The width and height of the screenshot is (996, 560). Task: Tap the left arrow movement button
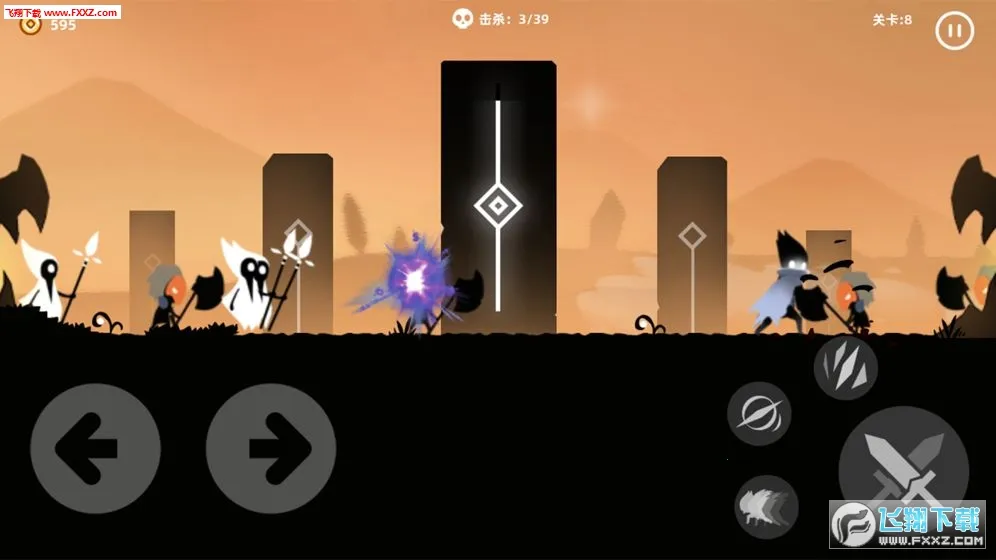95,448
